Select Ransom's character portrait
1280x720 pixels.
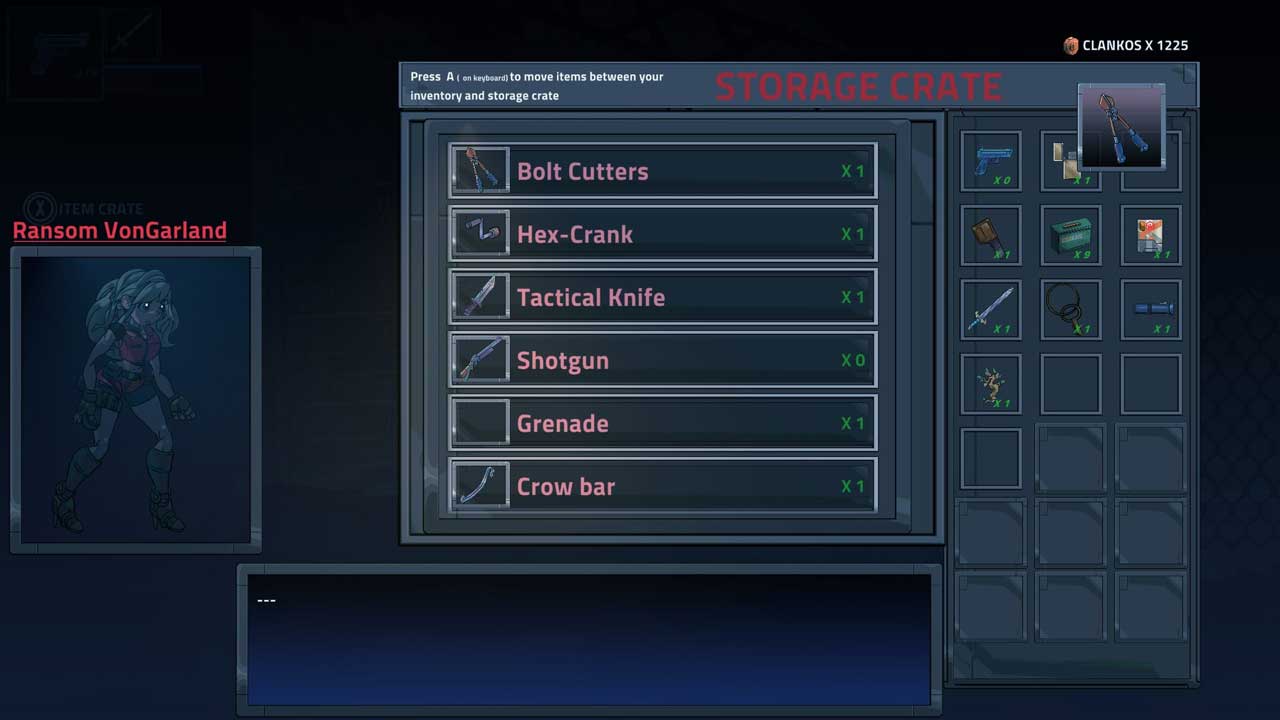point(136,400)
